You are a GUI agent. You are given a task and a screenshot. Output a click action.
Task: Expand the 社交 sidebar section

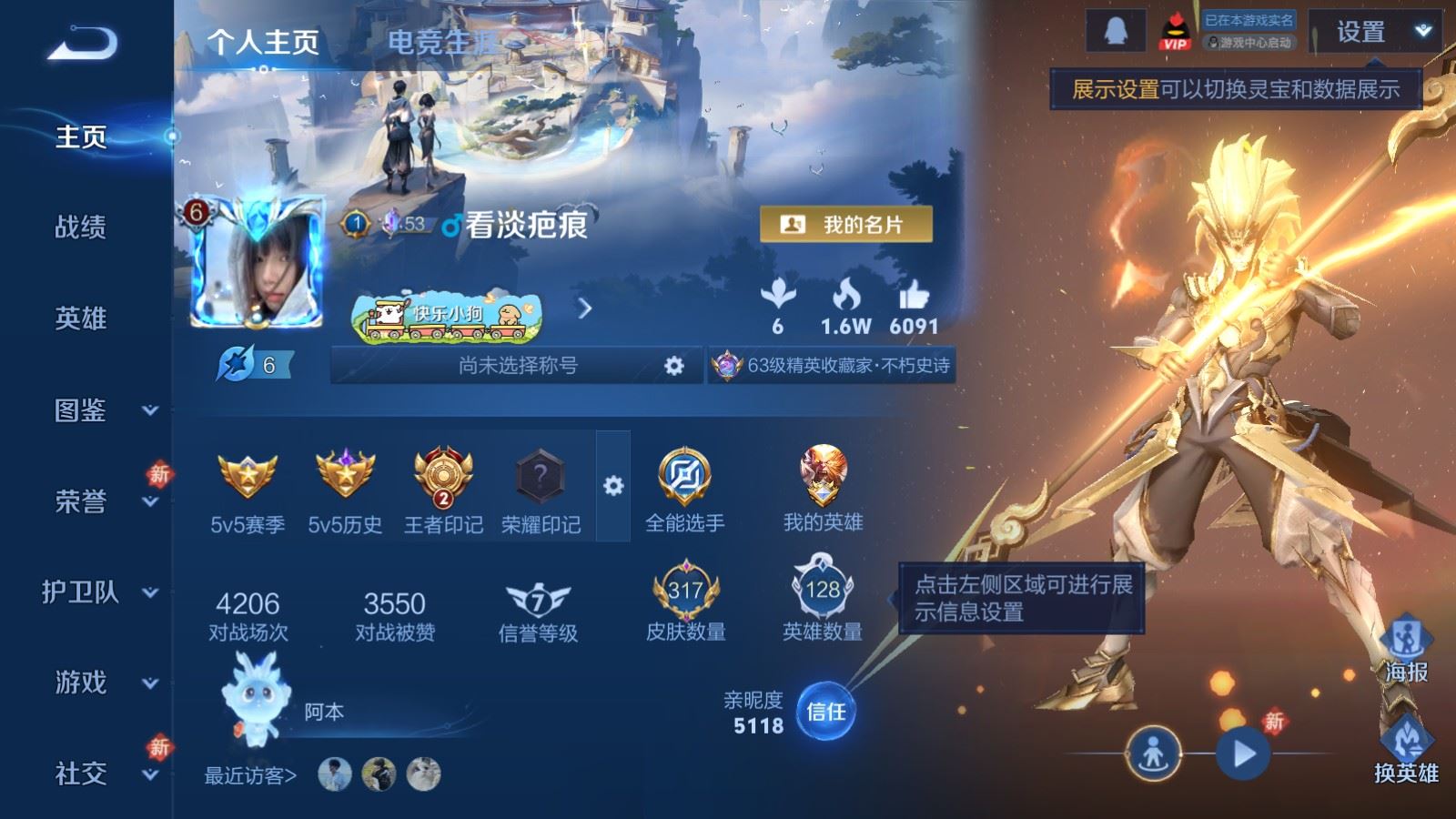(100, 773)
